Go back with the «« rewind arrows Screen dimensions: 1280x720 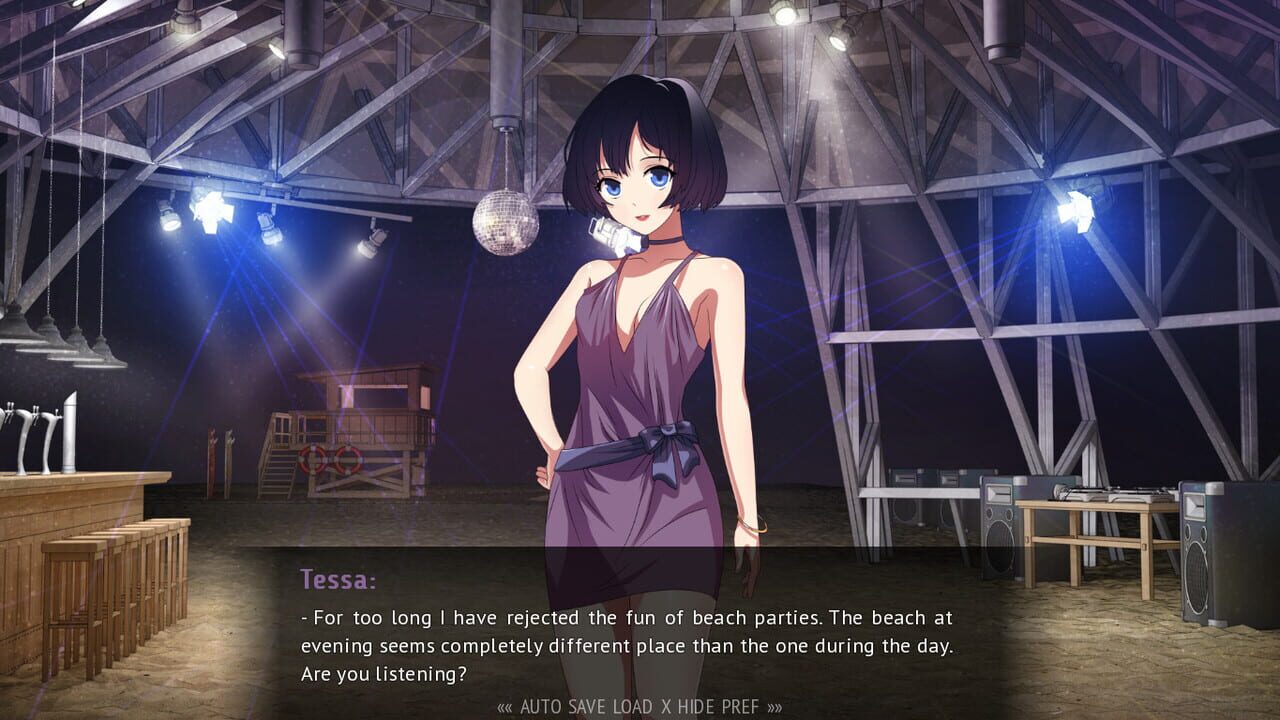(505, 707)
